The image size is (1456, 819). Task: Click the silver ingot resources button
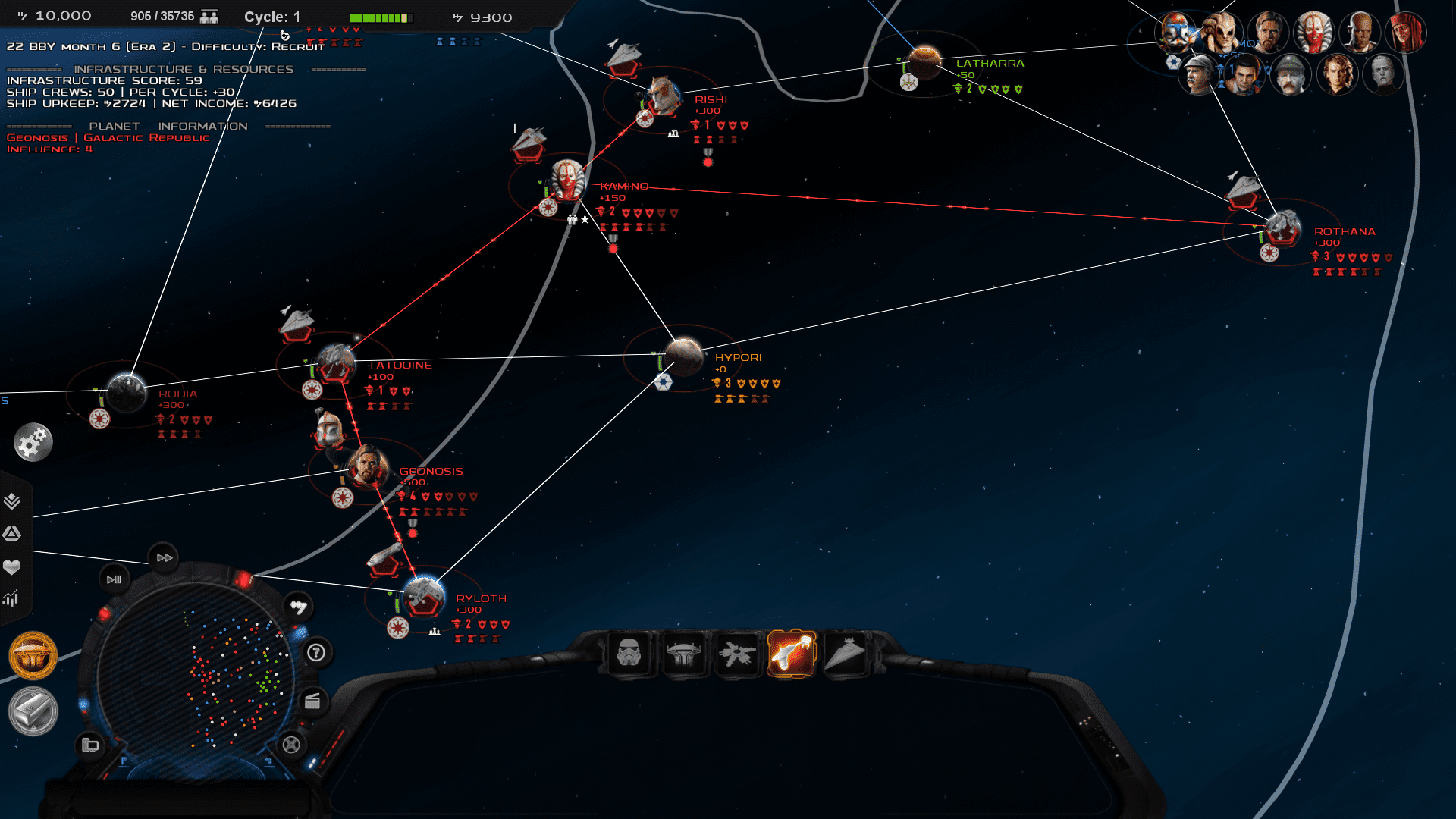[x=33, y=711]
